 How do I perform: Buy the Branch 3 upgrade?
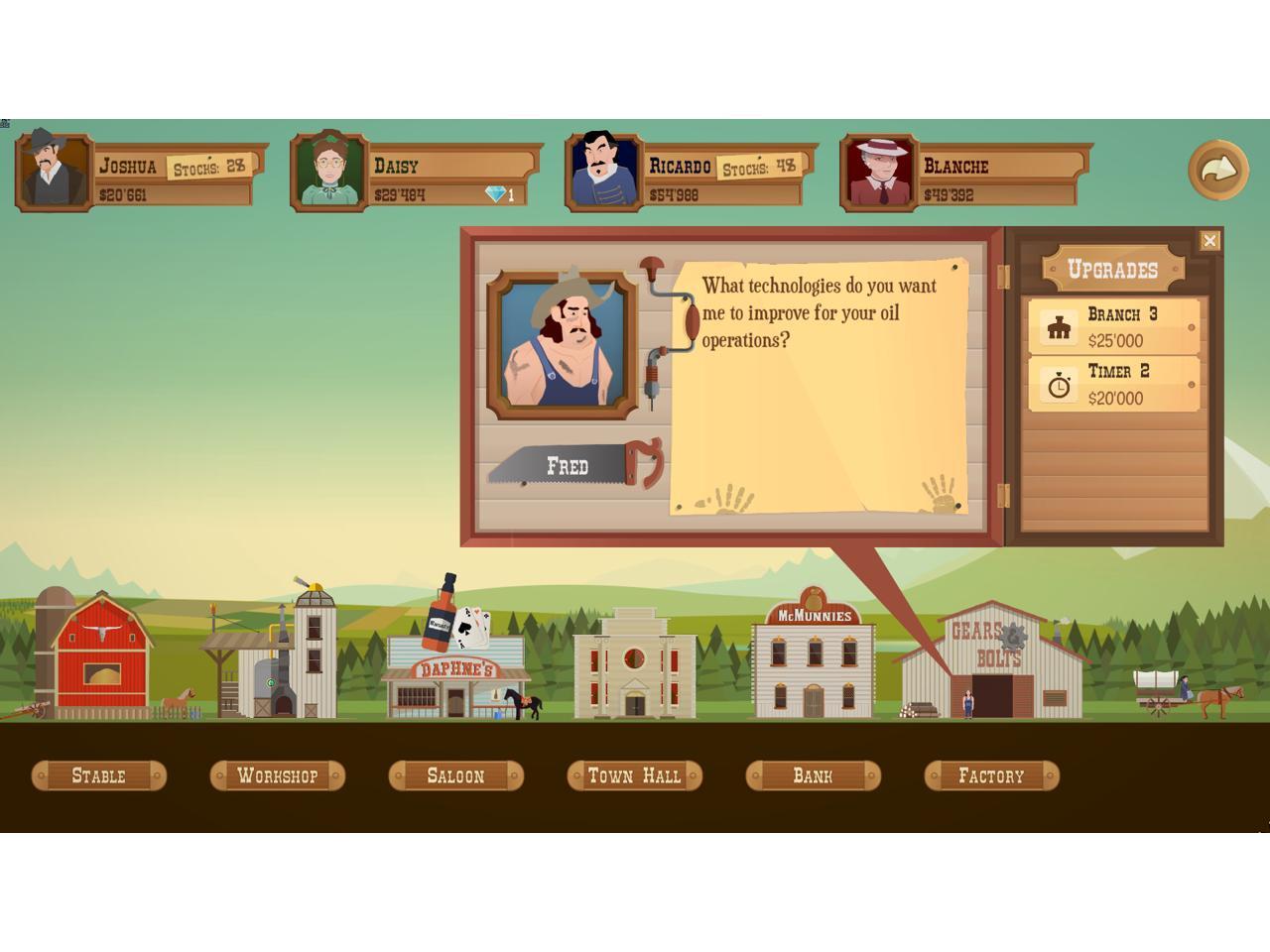coord(1114,326)
